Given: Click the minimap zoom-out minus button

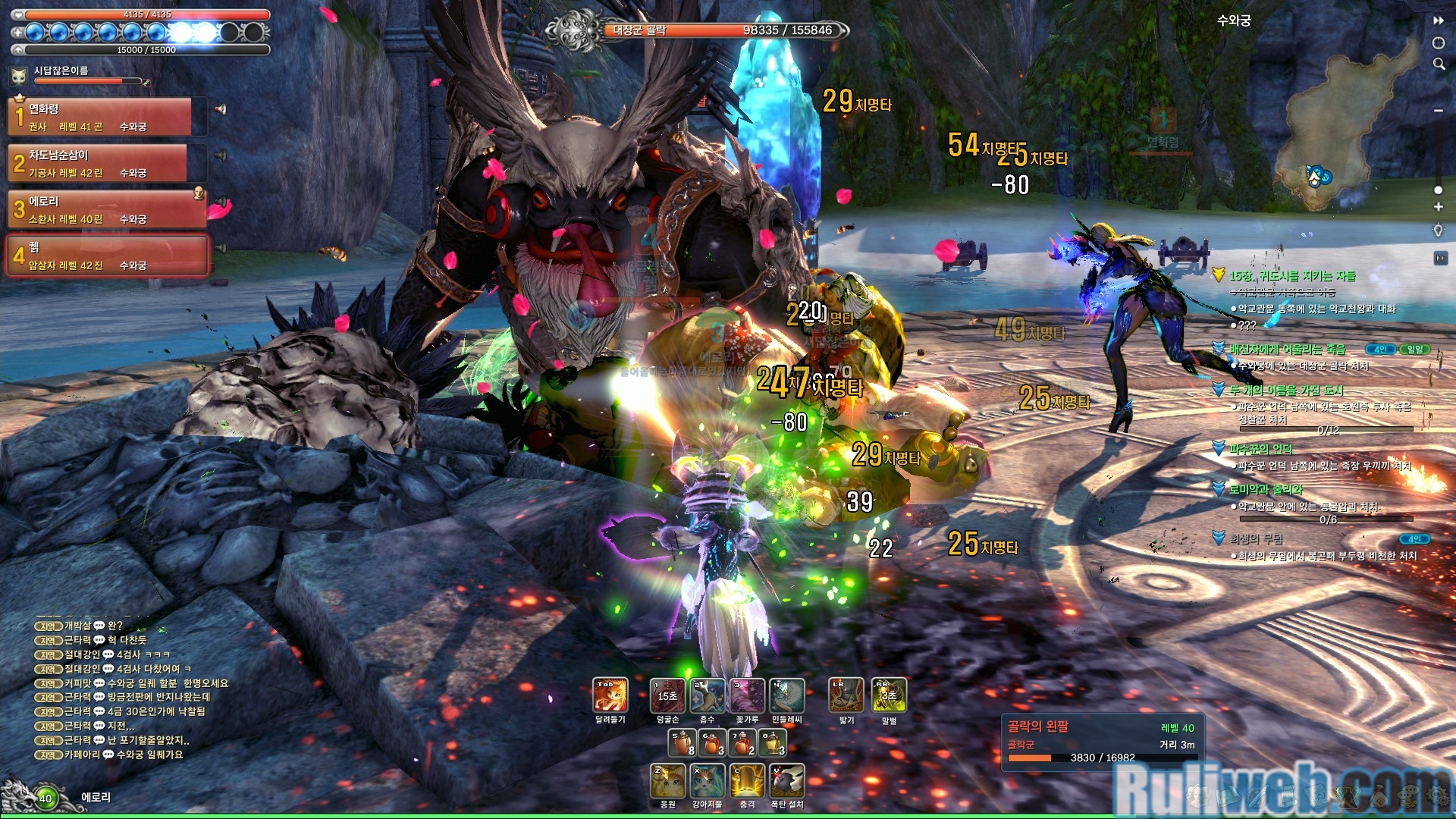Looking at the screenshot, I should pyautogui.click(x=1438, y=111).
